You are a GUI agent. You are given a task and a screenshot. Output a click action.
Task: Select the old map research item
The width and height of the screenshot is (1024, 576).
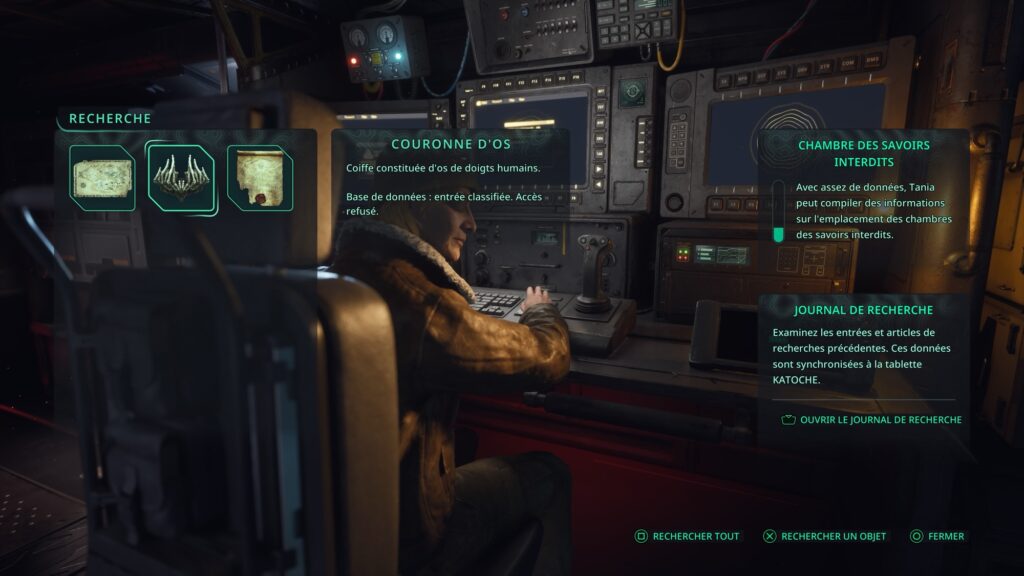[x=102, y=178]
